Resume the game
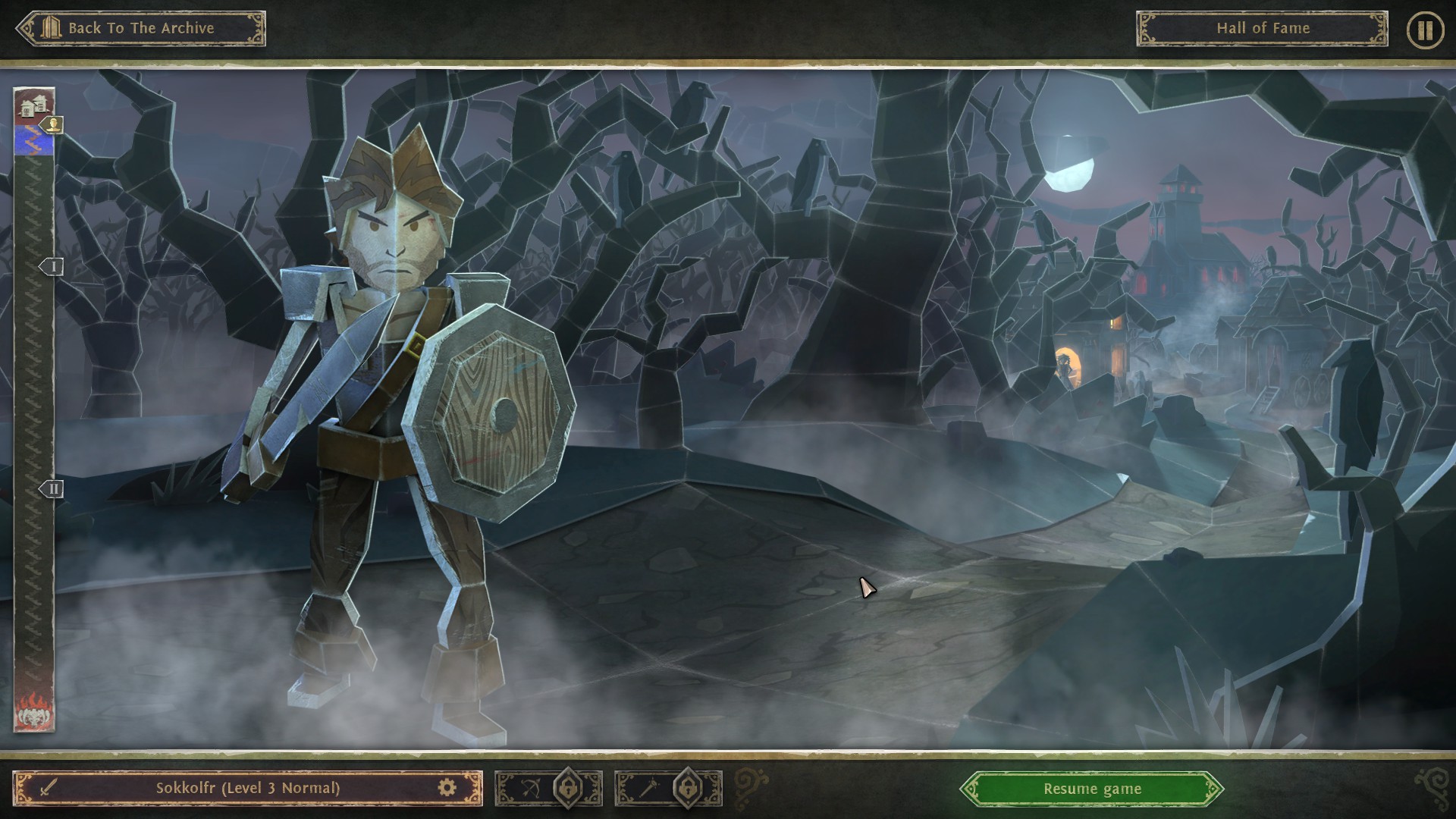1456x819 pixels. (x=1091, y=789)
